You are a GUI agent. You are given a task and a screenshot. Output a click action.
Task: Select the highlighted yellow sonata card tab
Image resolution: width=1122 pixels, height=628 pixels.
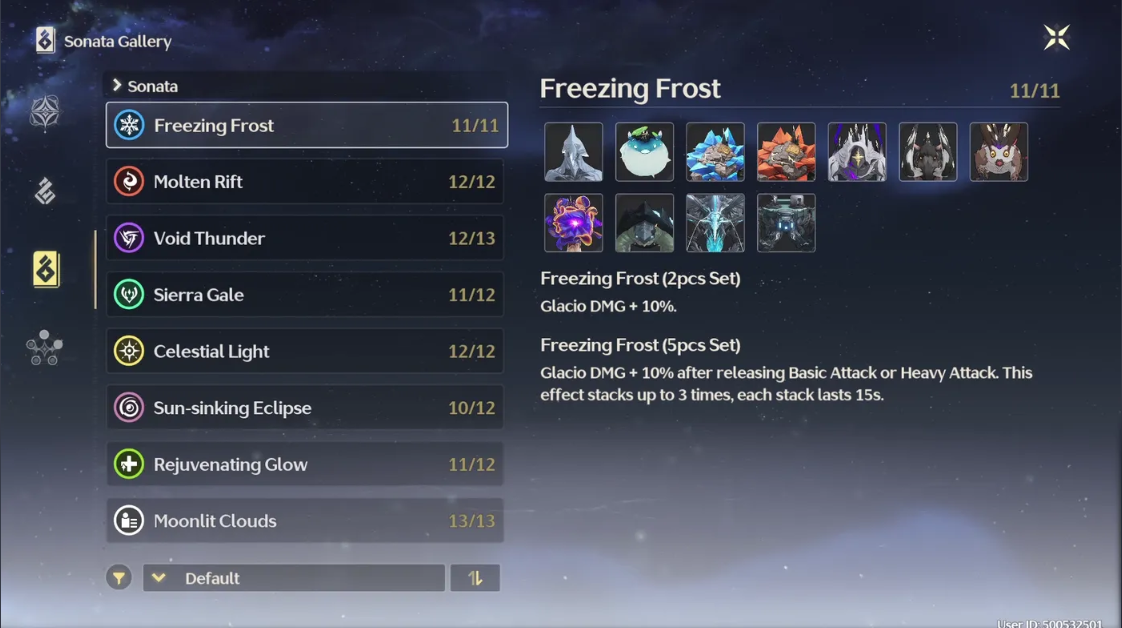[x=46, y=270]
